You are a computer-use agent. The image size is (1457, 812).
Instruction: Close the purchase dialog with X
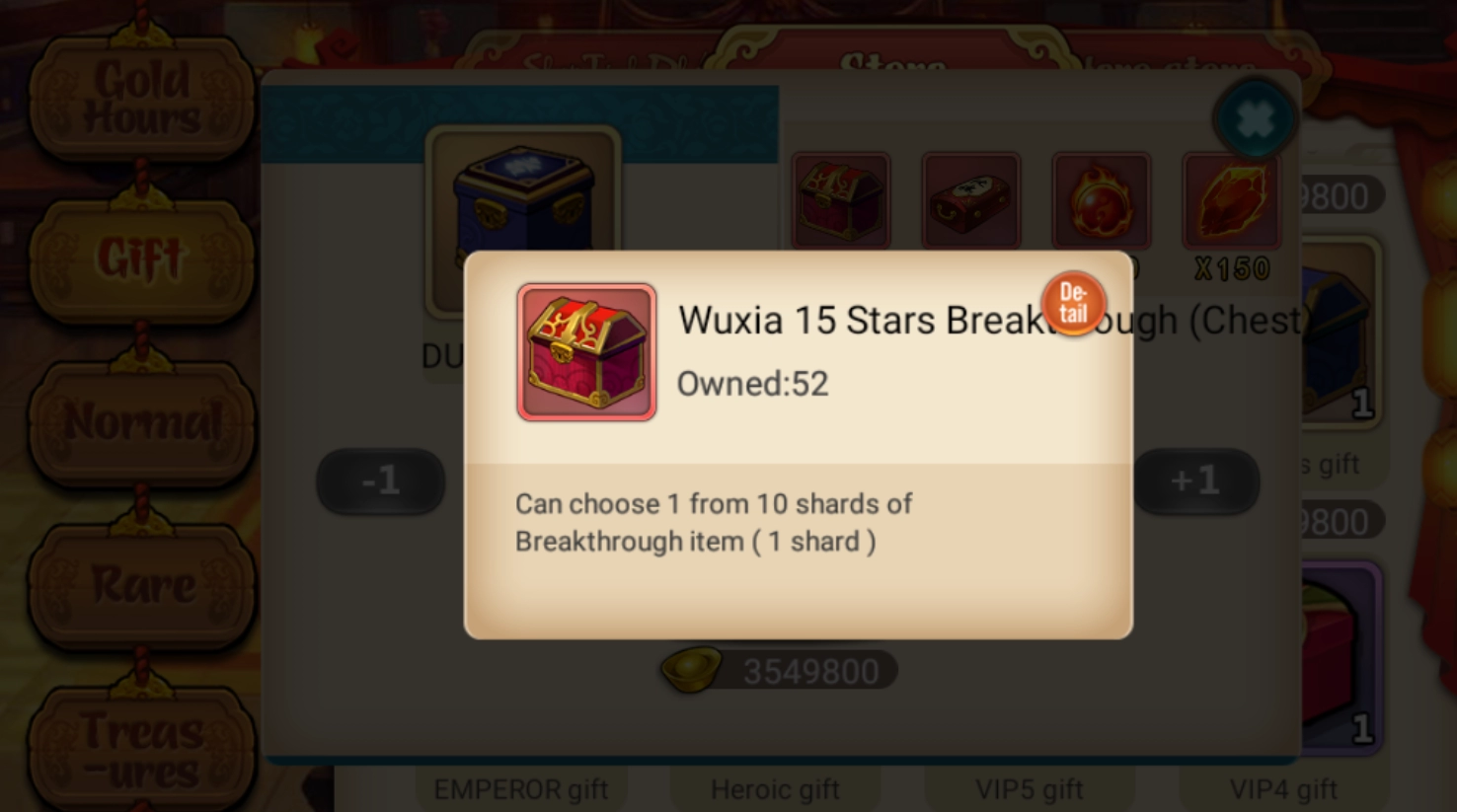coord(1254,120)
